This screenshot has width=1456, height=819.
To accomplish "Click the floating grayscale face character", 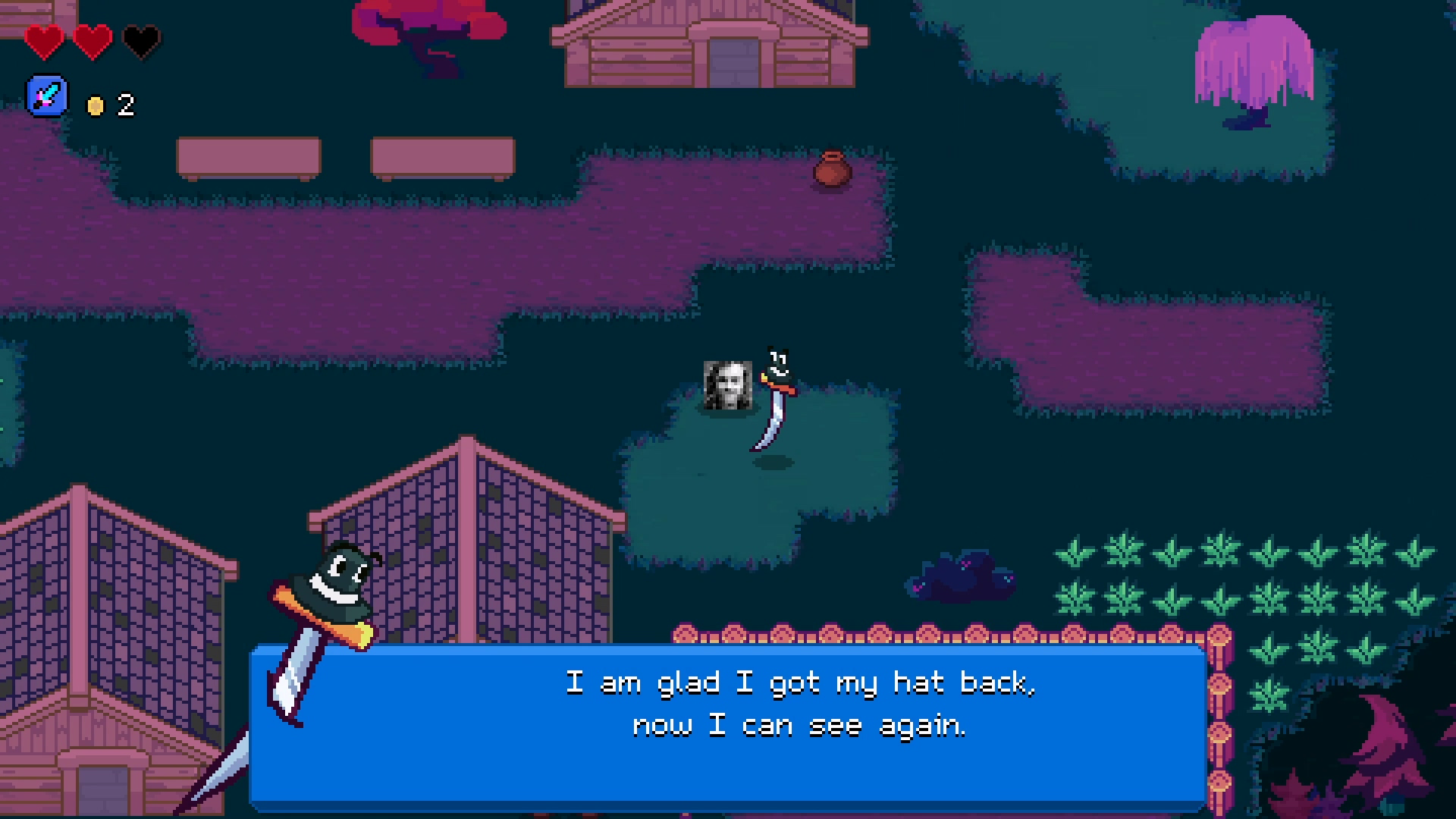I will (x=726, y=387).
